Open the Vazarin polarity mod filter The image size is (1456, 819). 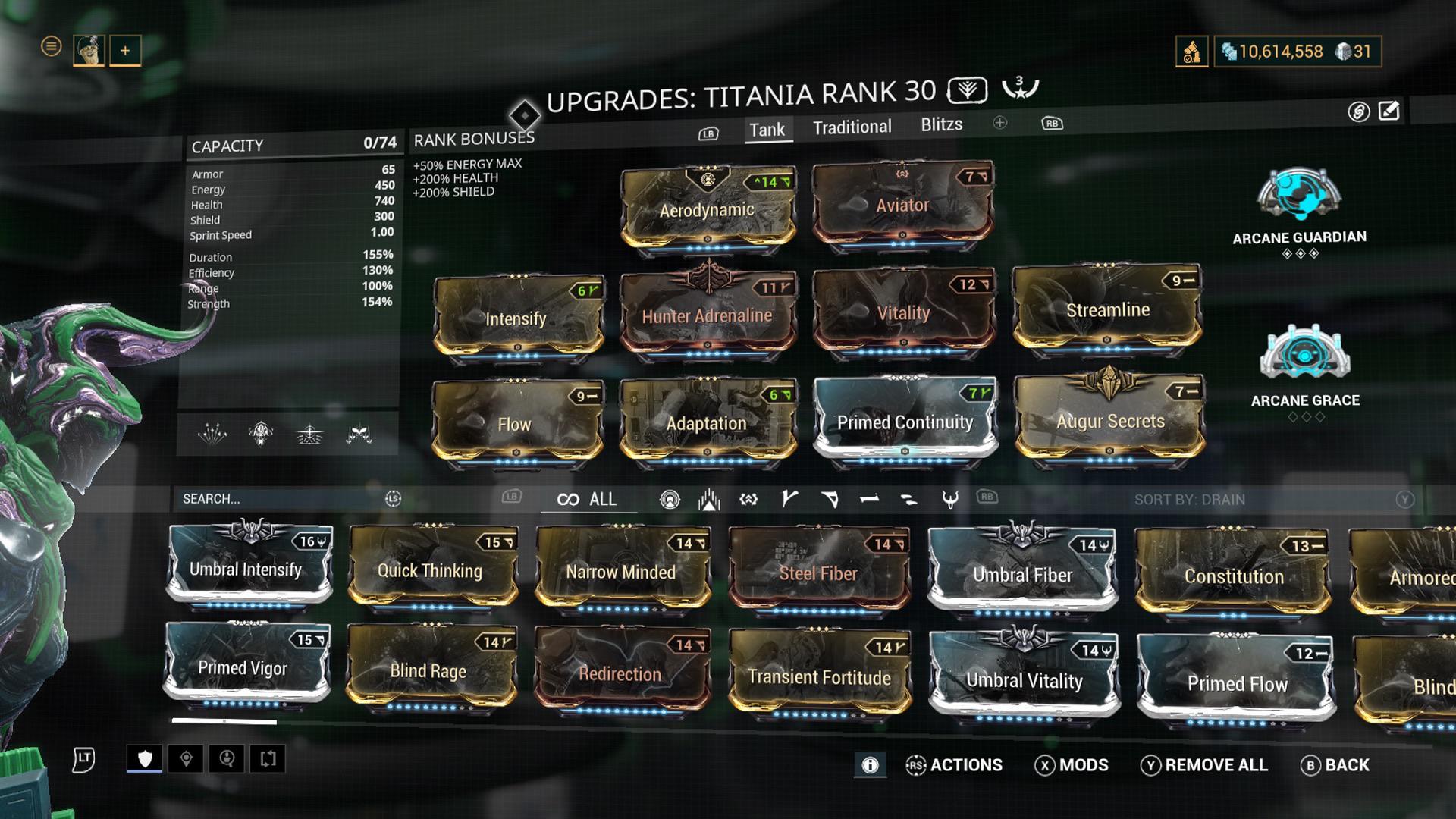point(830,500)
